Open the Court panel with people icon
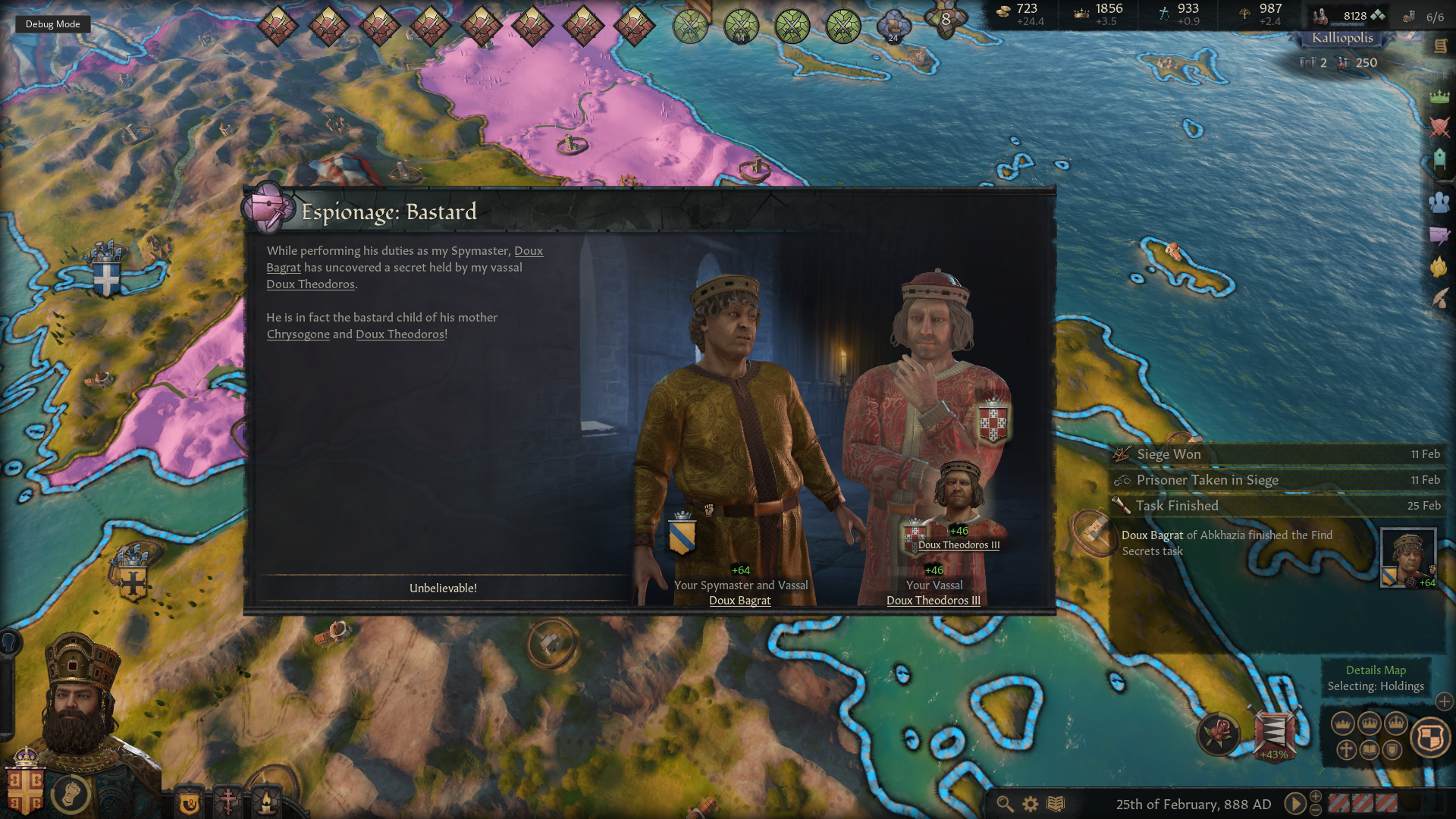This screenshot has width=1456, height=819. tap(1439, 202)
